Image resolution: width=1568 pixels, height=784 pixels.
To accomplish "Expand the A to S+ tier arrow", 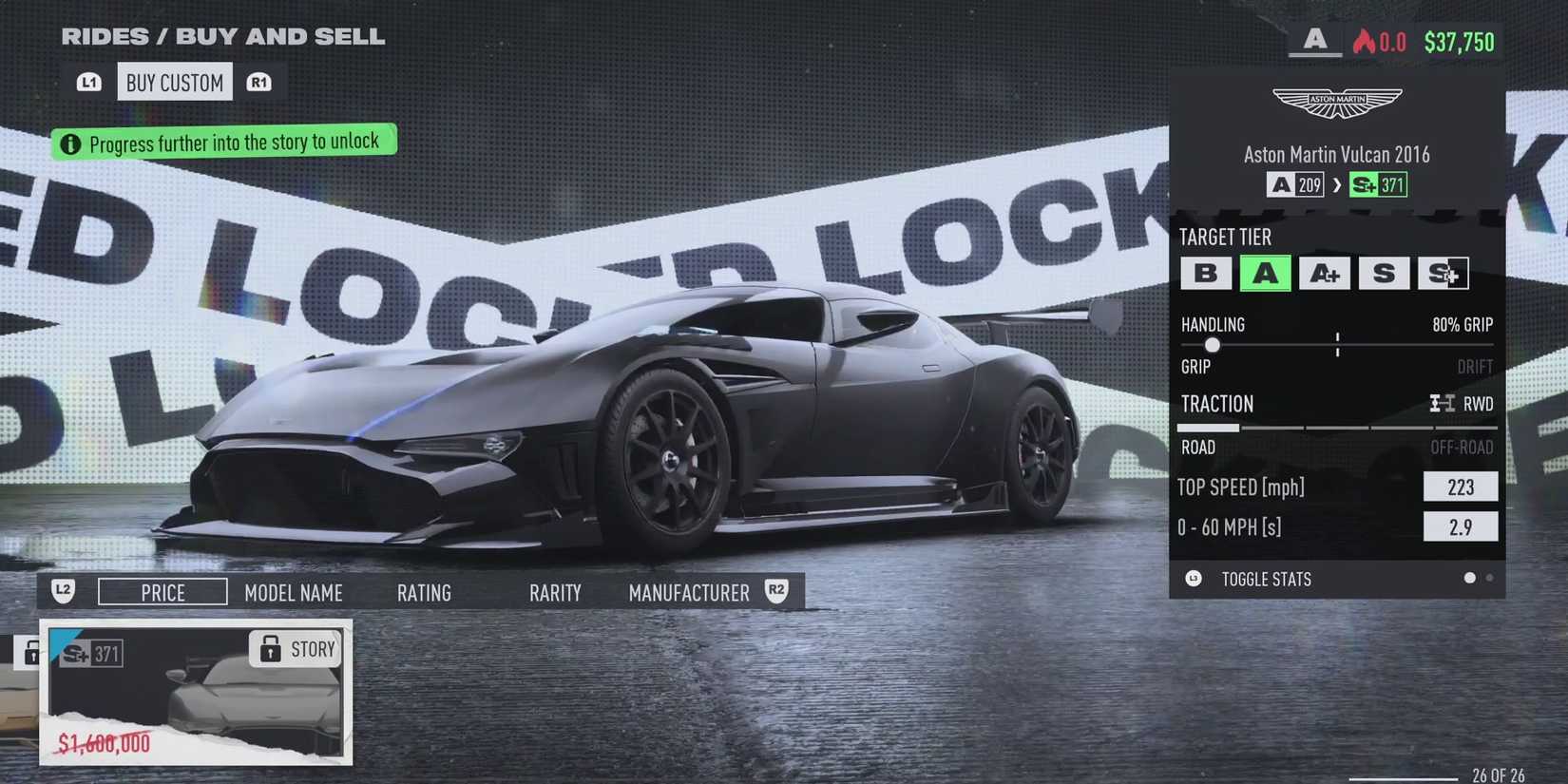I will click(x=1338, y=185).
